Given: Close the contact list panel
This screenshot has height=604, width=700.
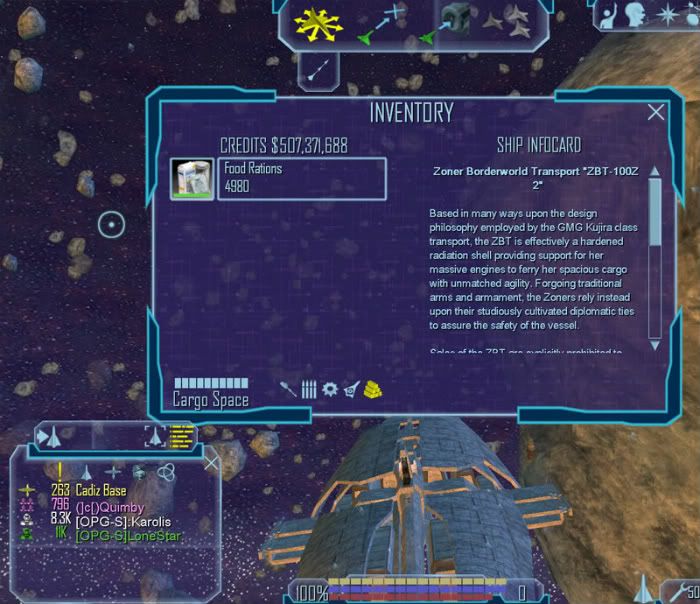Looking at the screenshot, I should 211,463.
